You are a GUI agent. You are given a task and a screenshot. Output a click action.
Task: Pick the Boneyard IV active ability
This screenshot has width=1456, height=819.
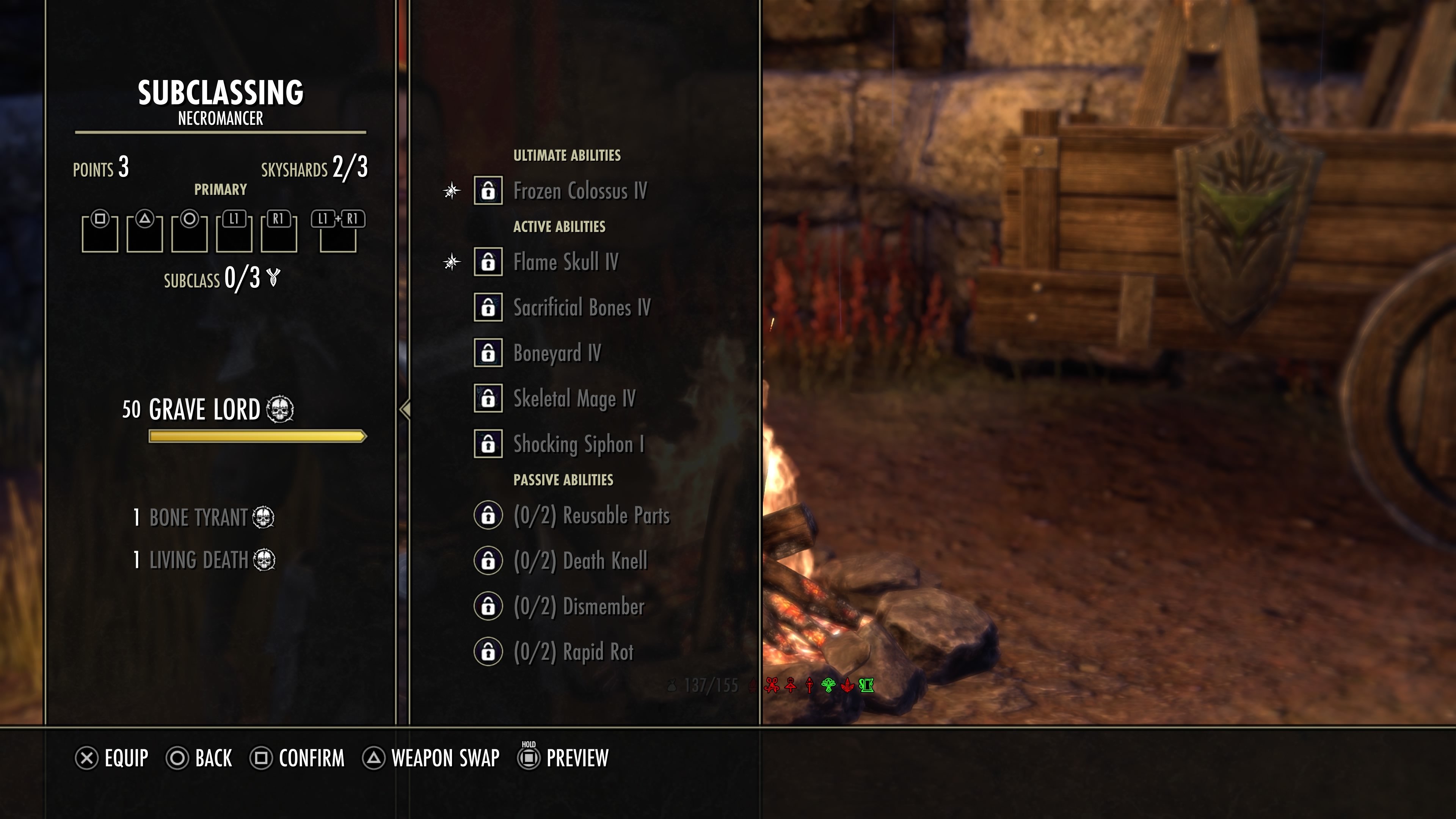557,353
